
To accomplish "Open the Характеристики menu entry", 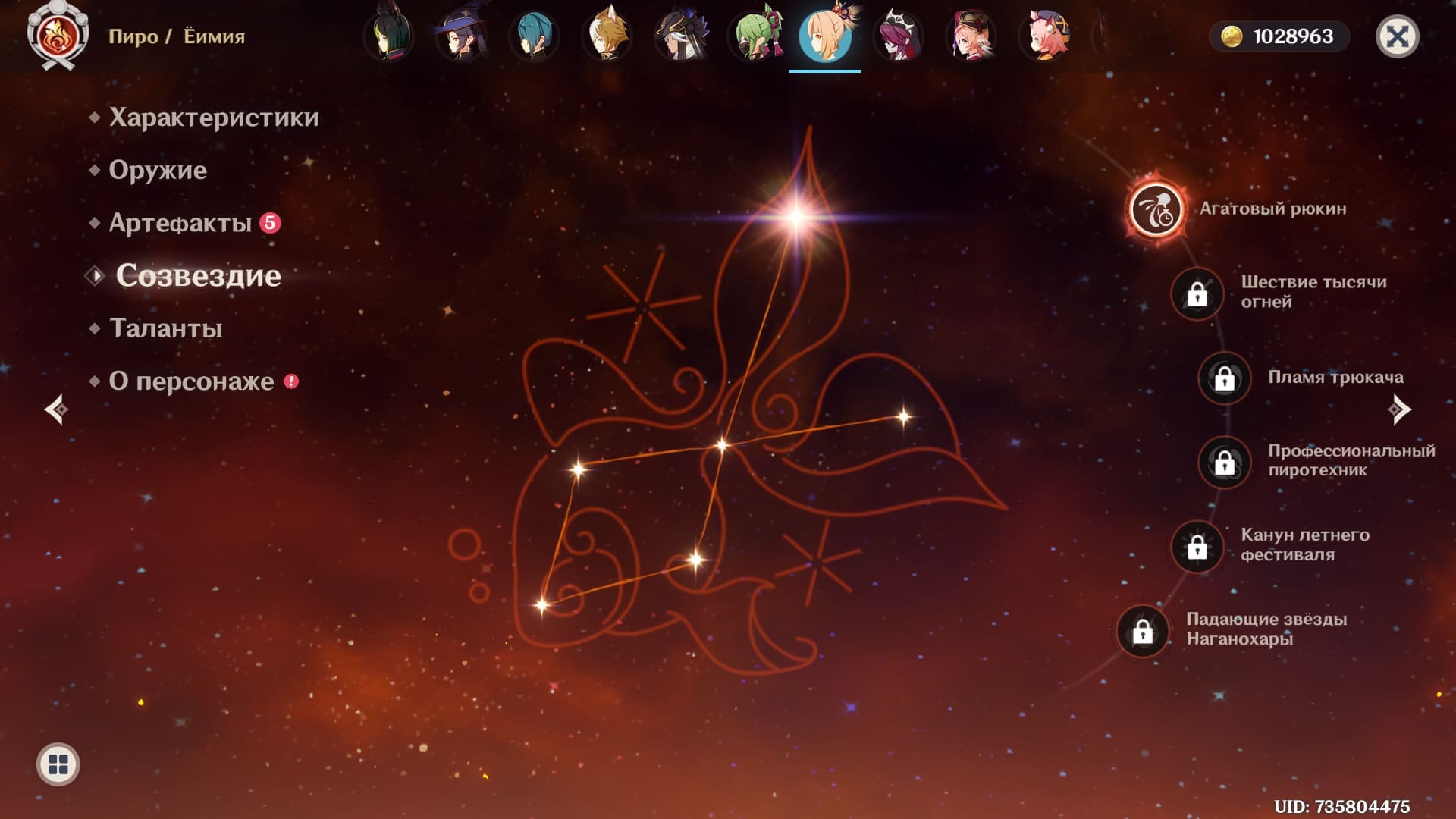I will (213, 118).
